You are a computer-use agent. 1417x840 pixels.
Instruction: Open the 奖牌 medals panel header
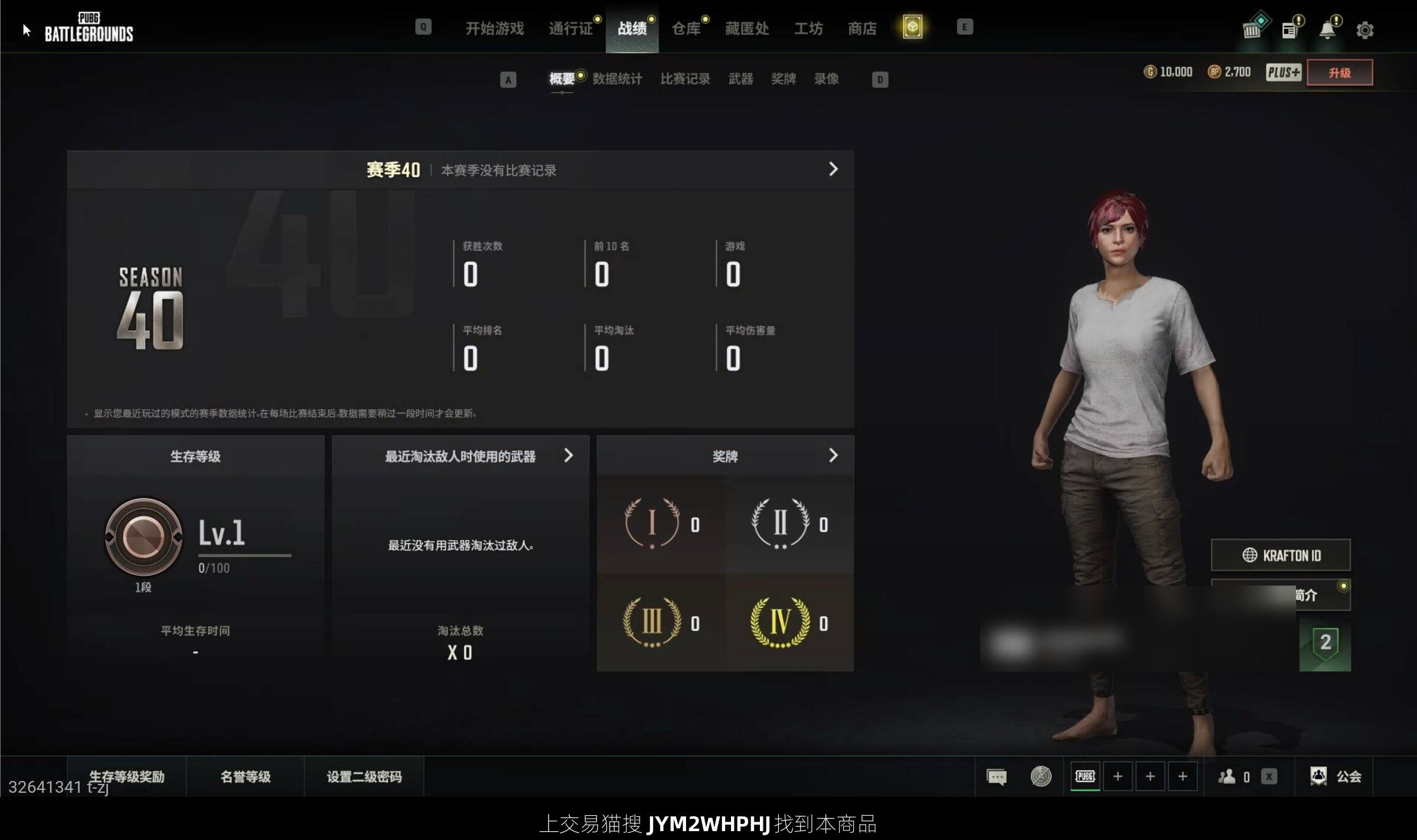(x=725, y=456)
